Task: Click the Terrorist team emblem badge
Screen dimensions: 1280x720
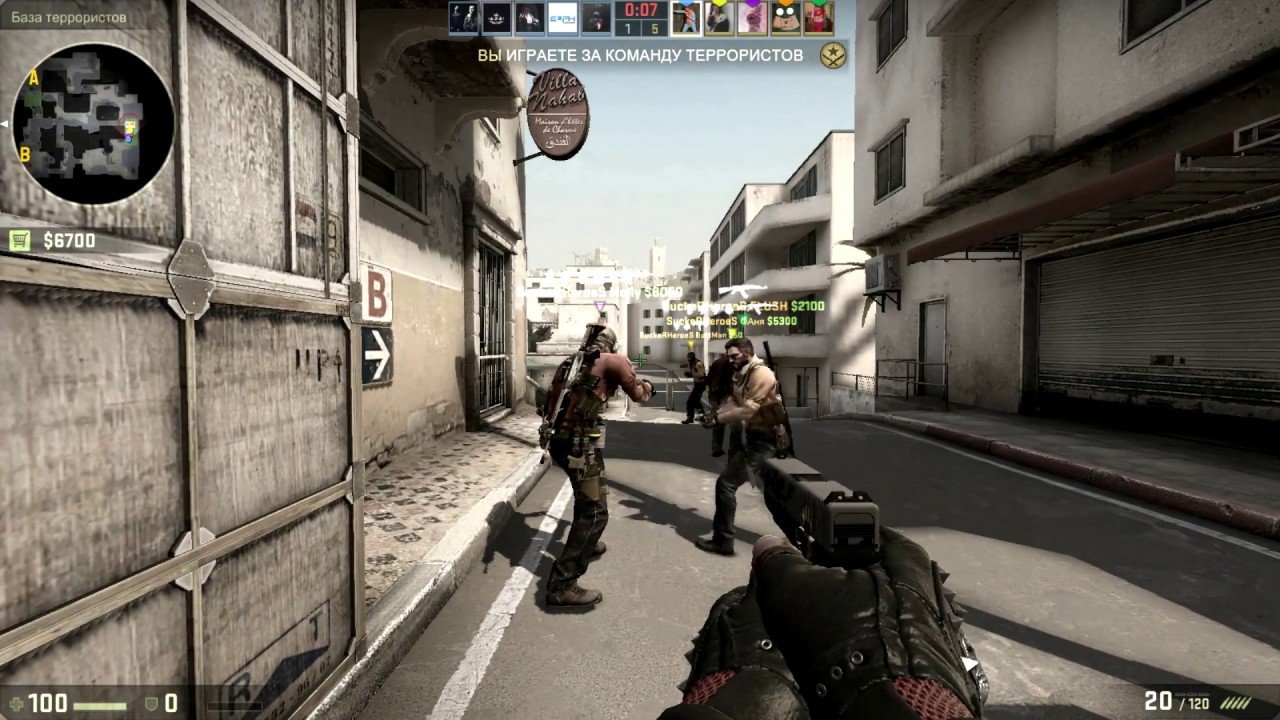Action: 832,56
